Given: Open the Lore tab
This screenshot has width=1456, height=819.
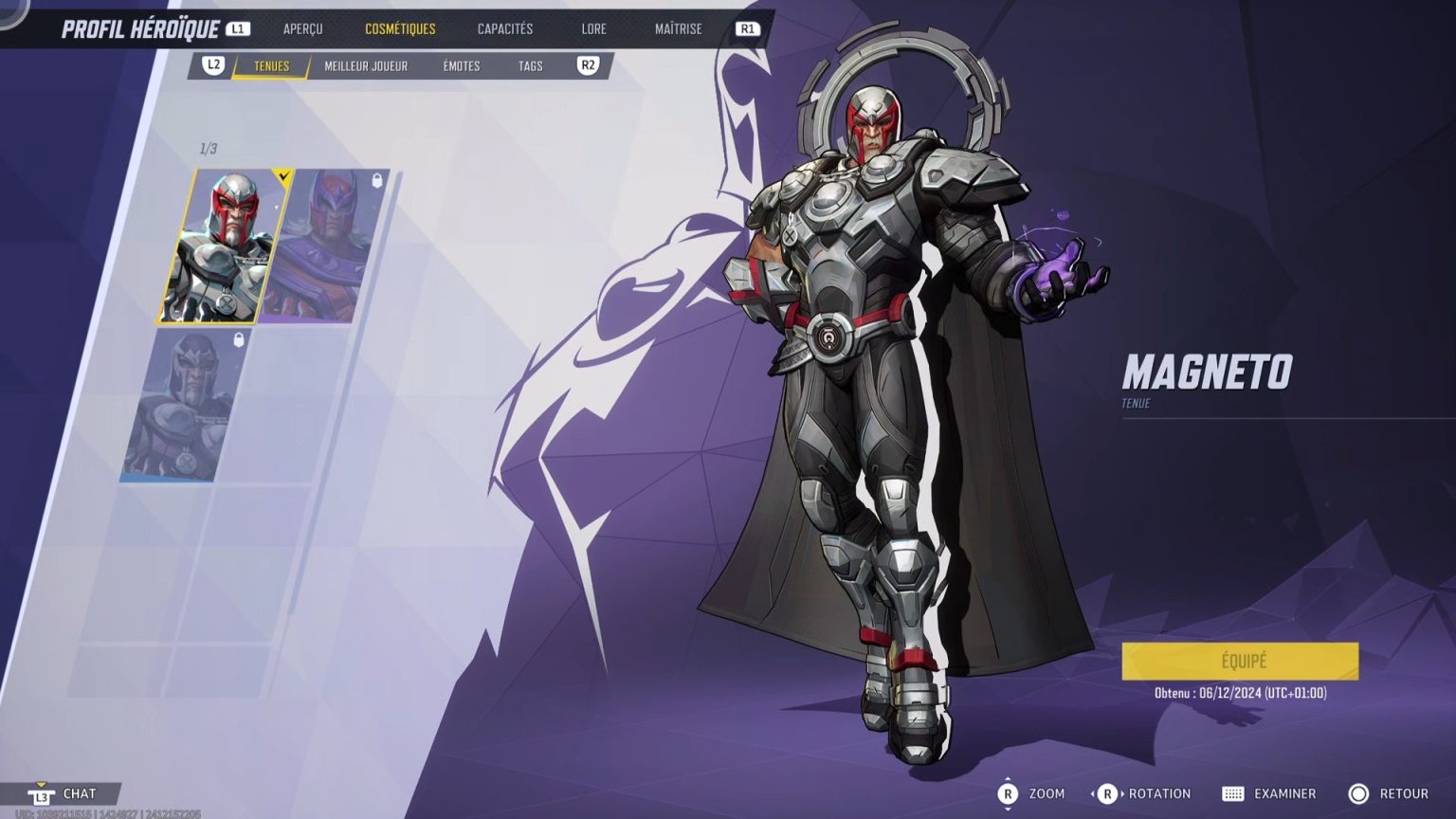Looking at the screenshot, I should pyautogui.click(x=594, y=28).
